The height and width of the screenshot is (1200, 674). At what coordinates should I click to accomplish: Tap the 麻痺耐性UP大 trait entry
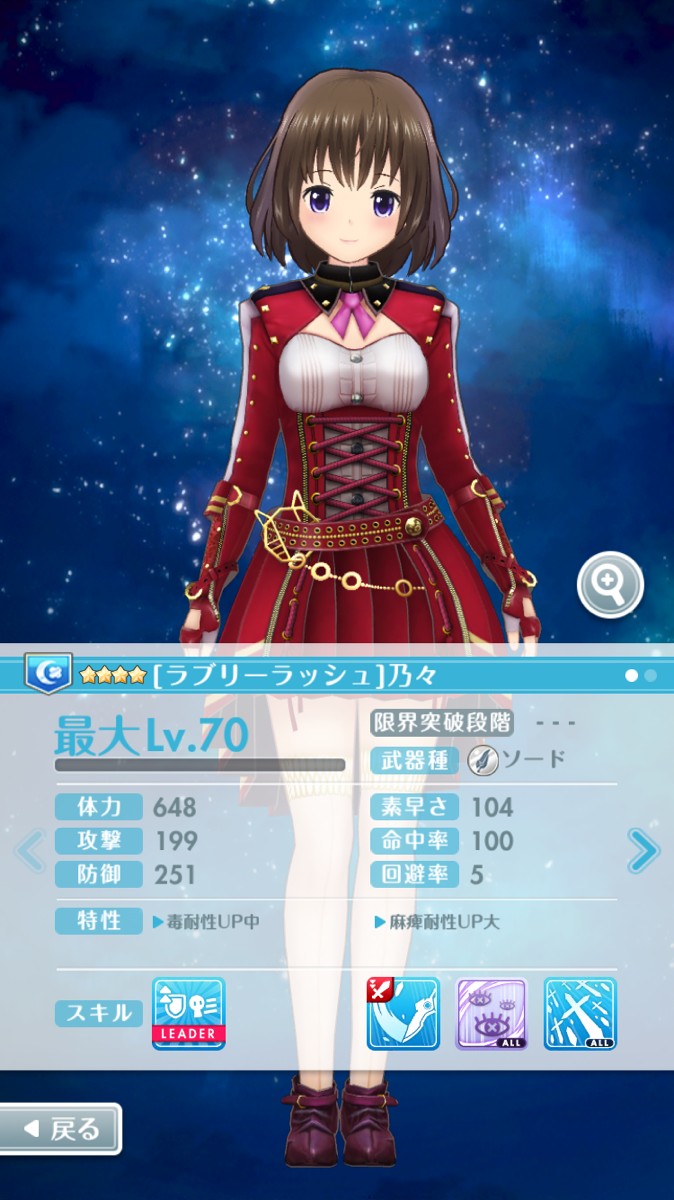[437, 922]
